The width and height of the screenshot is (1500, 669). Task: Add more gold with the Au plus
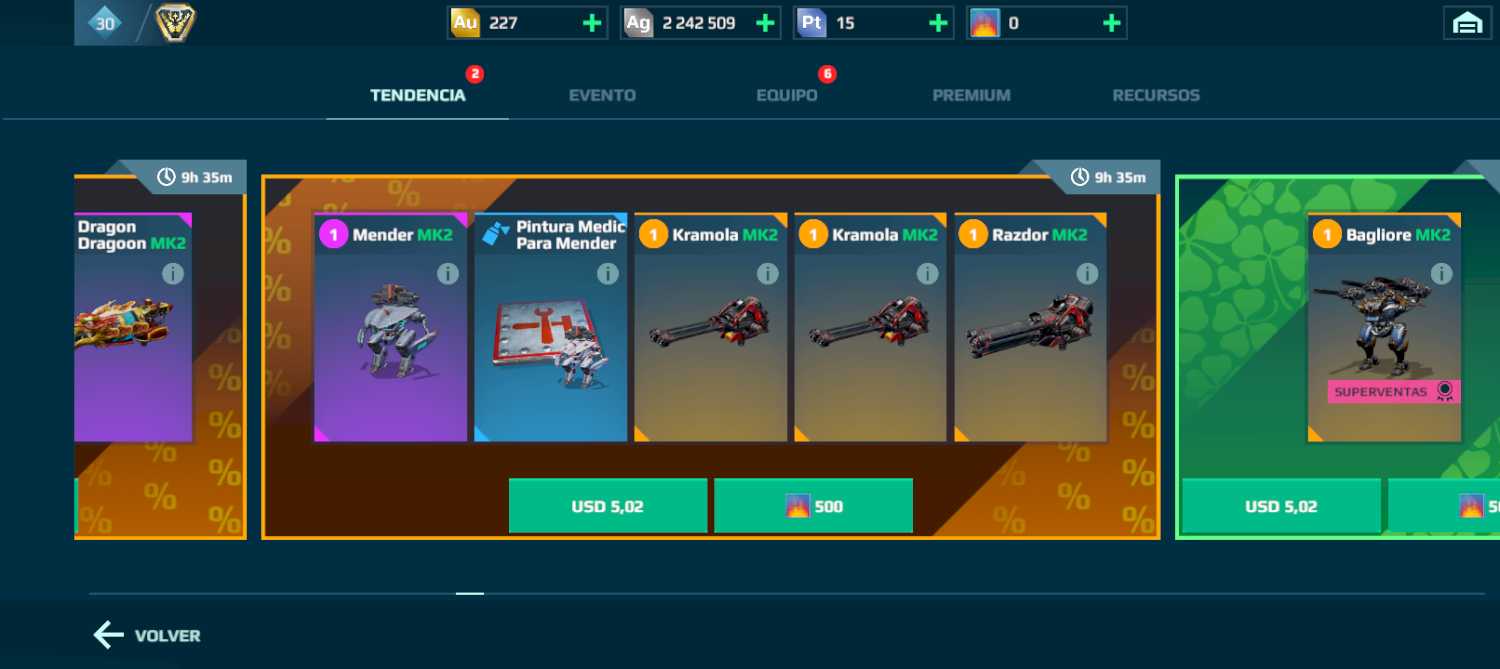tap(592, 23)
